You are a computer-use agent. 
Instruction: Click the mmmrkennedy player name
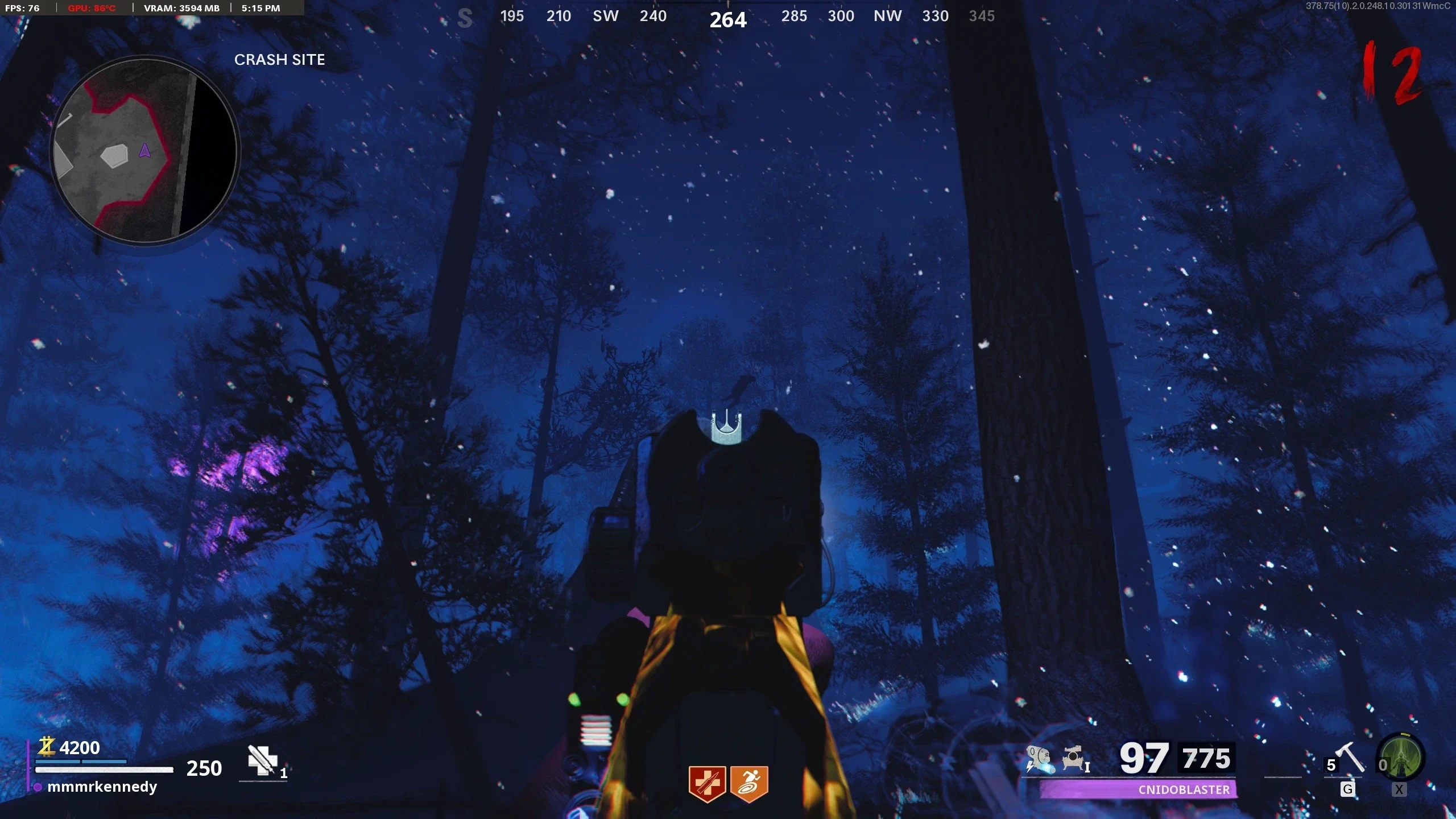coord(102,787)
